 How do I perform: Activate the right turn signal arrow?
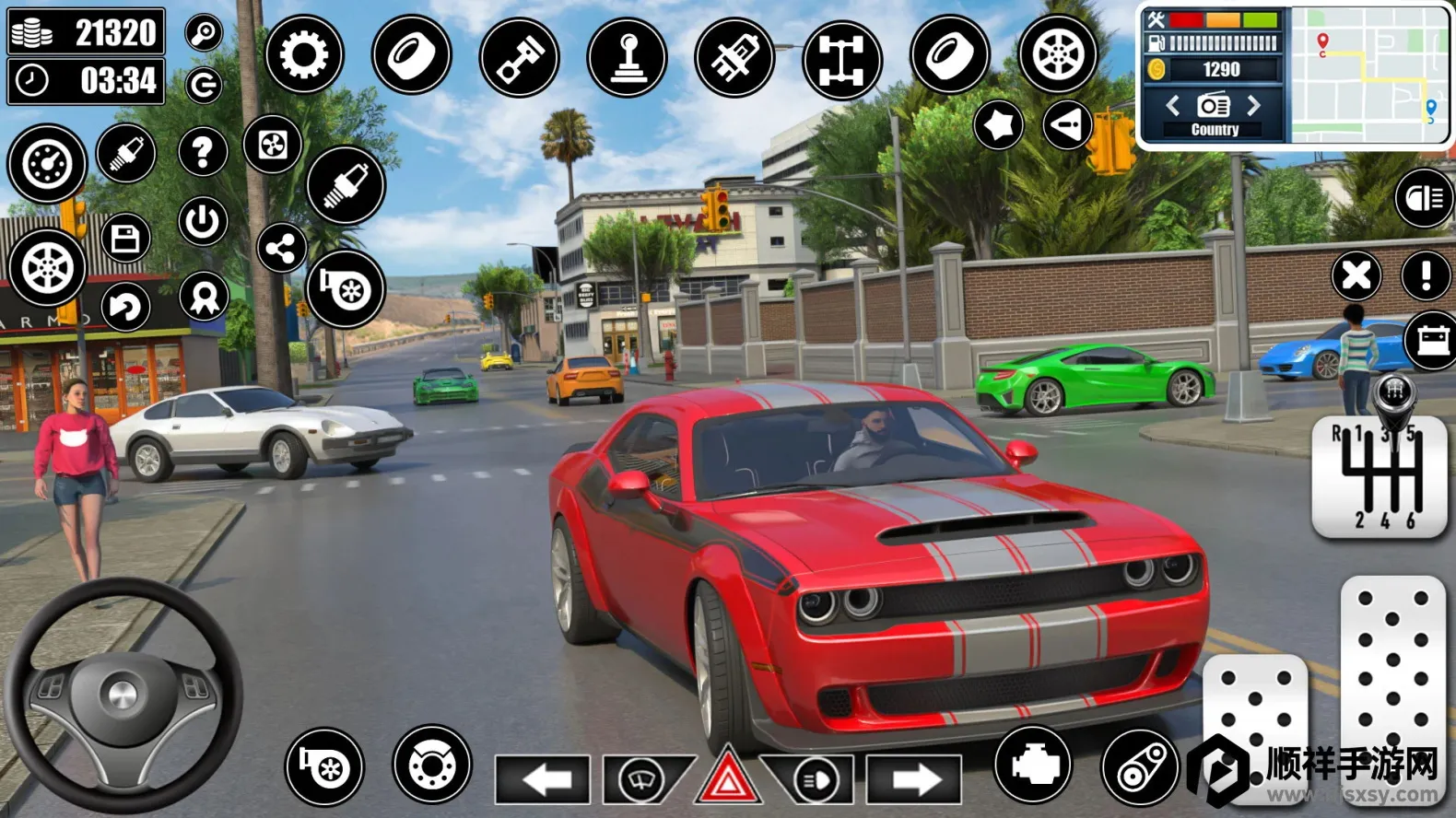[914, 779]
